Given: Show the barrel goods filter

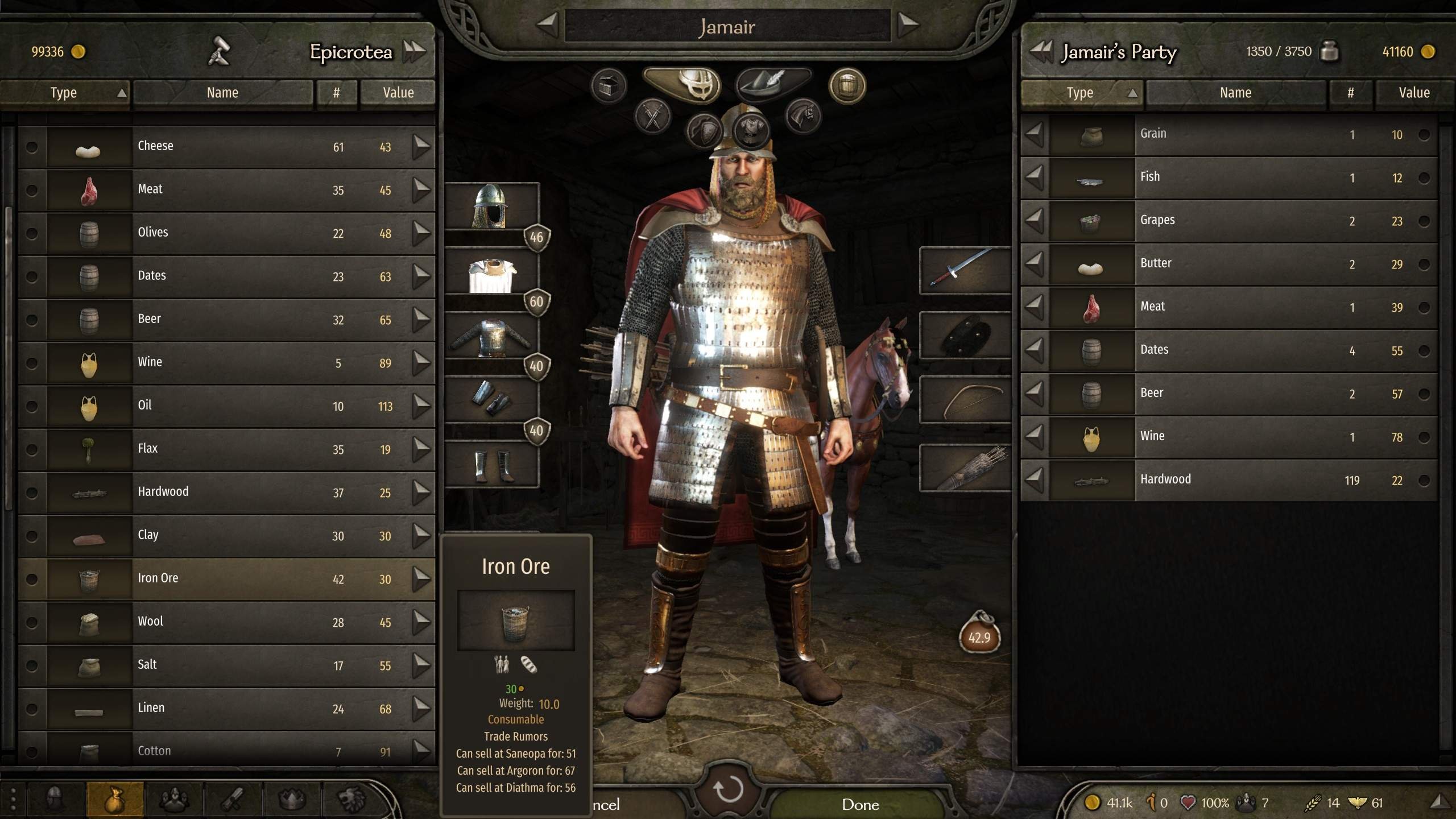Looking at the screenshot, I should pyautogui.click(x=847, y=86).
